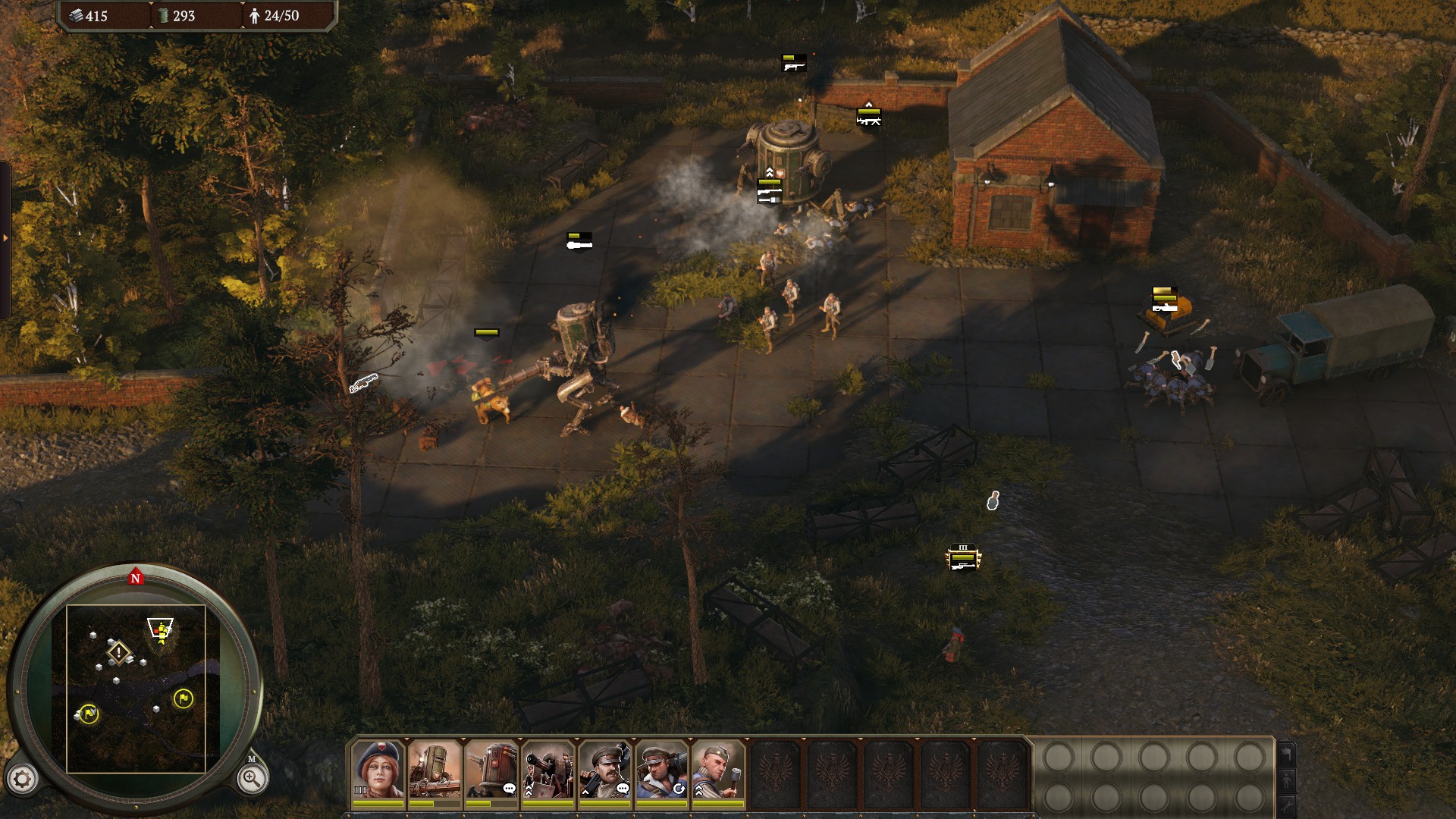This screenshot has width=1456, height=819.
Task: Select the tall green boxy mech portrait
Action: pyautogui.click(x=435, y=770)
